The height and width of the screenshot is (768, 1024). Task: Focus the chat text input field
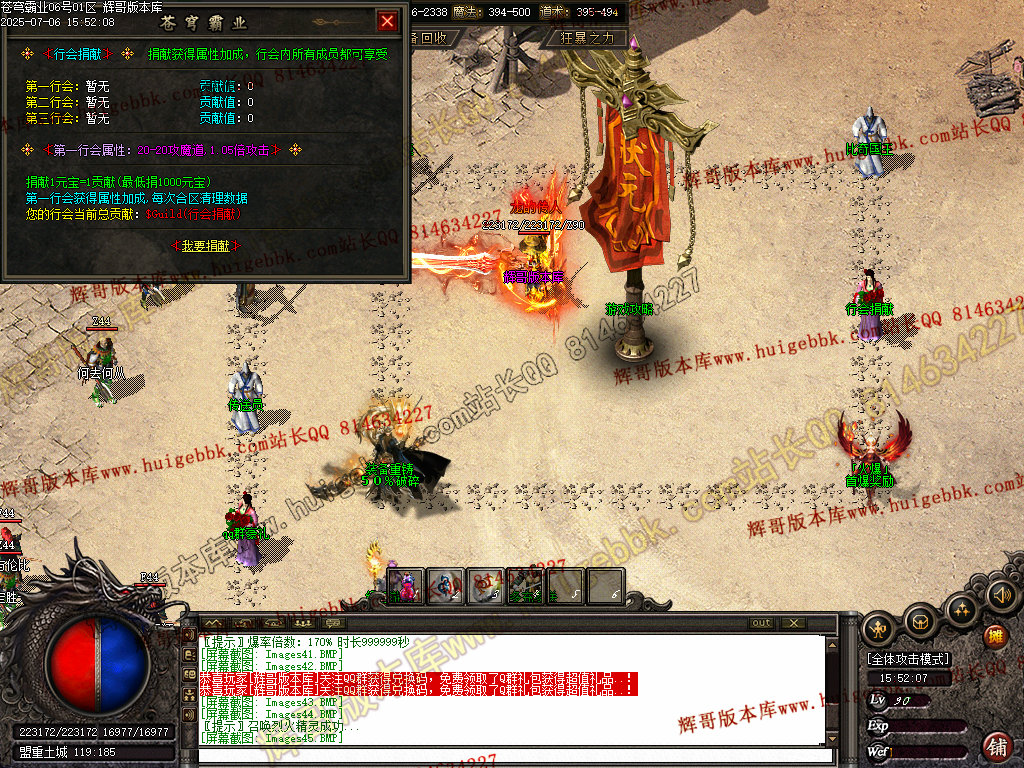(x=510, y=755)
